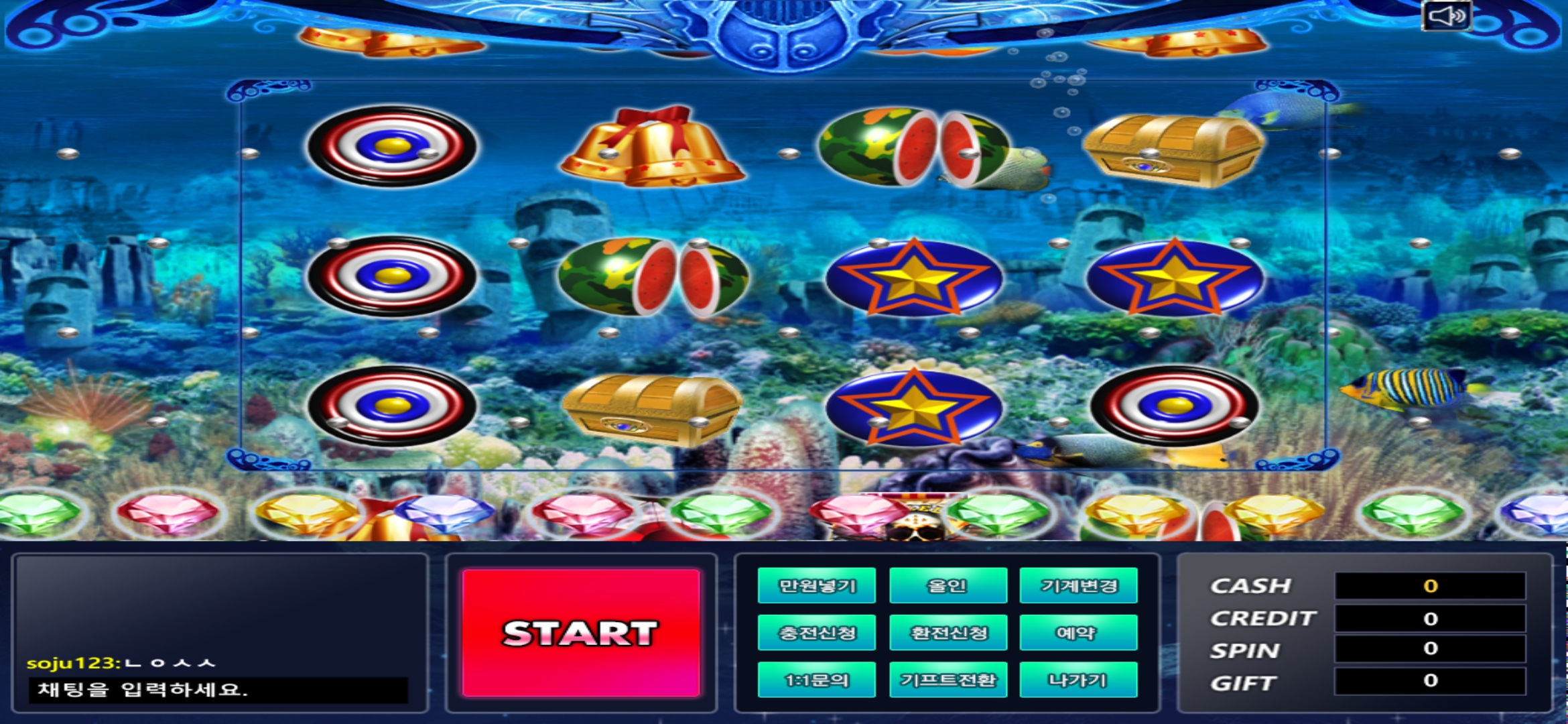The image size is (1568, 724).
Task: Enable 기프트전환 gift conversion
Action: [947, 678]
